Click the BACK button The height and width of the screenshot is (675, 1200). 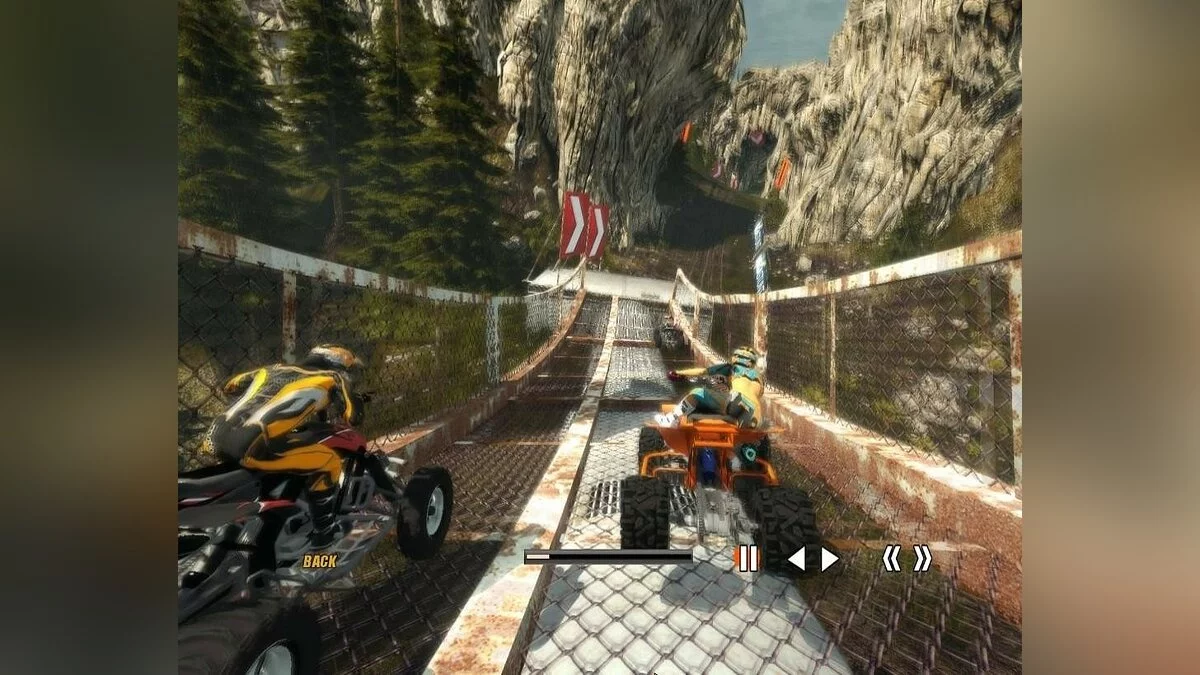(319, 561)
